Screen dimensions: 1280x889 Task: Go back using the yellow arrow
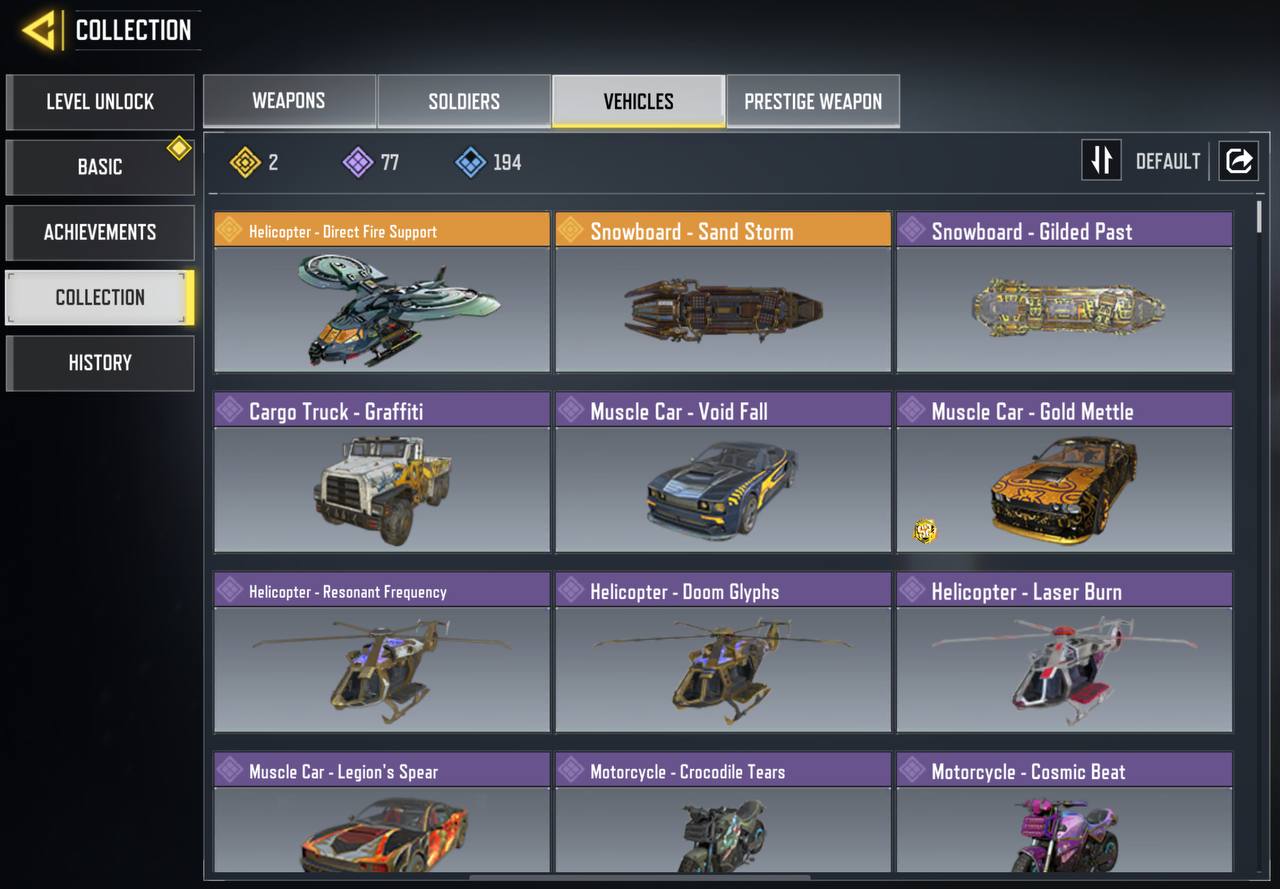[40, 30]
